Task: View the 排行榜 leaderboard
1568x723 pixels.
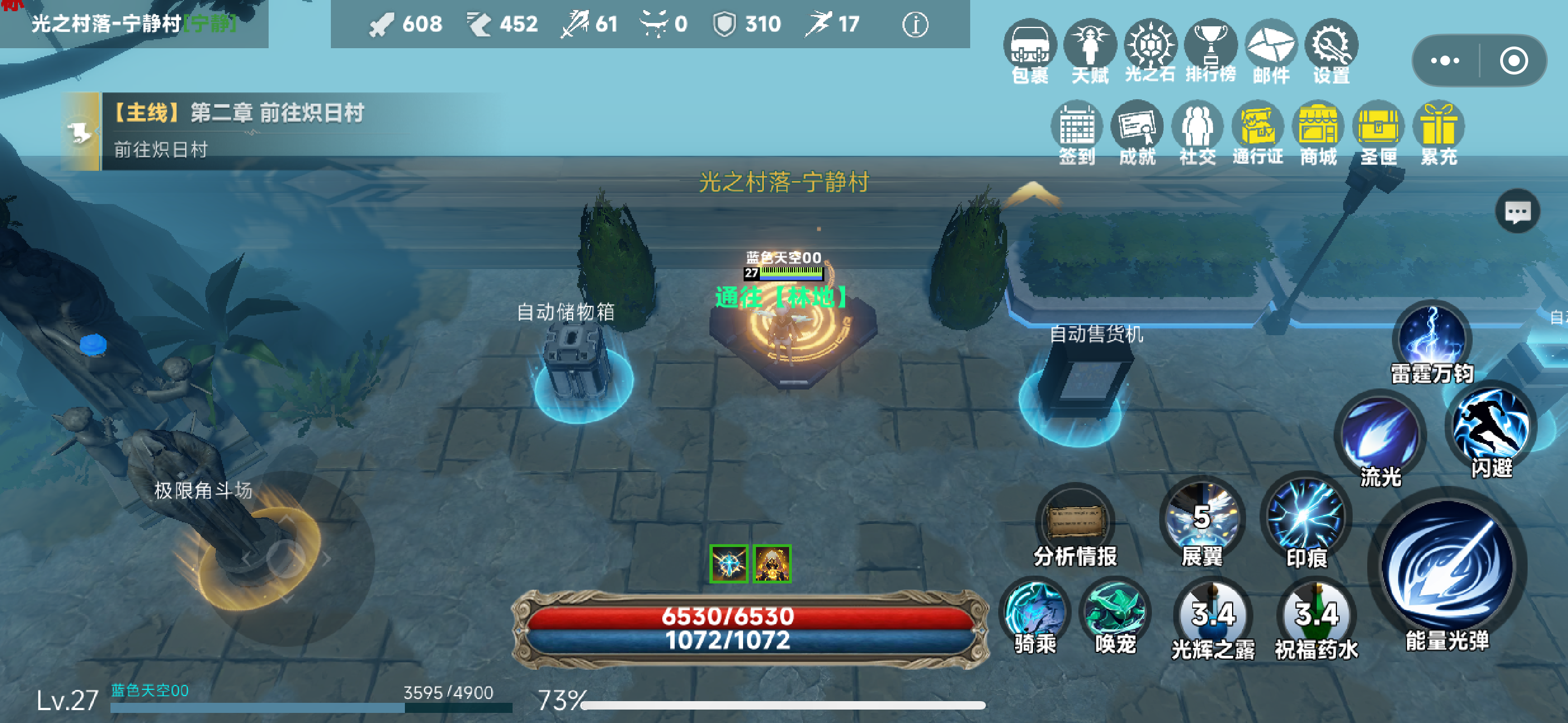Action: coord(1210,45)
